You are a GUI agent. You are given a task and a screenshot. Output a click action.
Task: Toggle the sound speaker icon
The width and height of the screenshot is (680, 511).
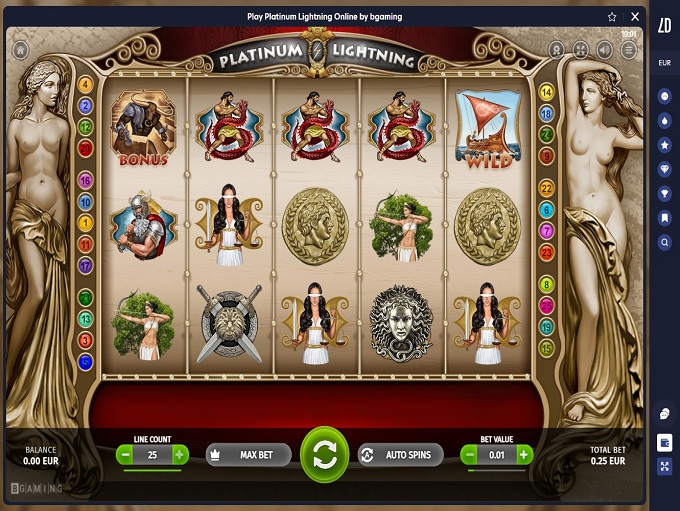tap(605, 49)
